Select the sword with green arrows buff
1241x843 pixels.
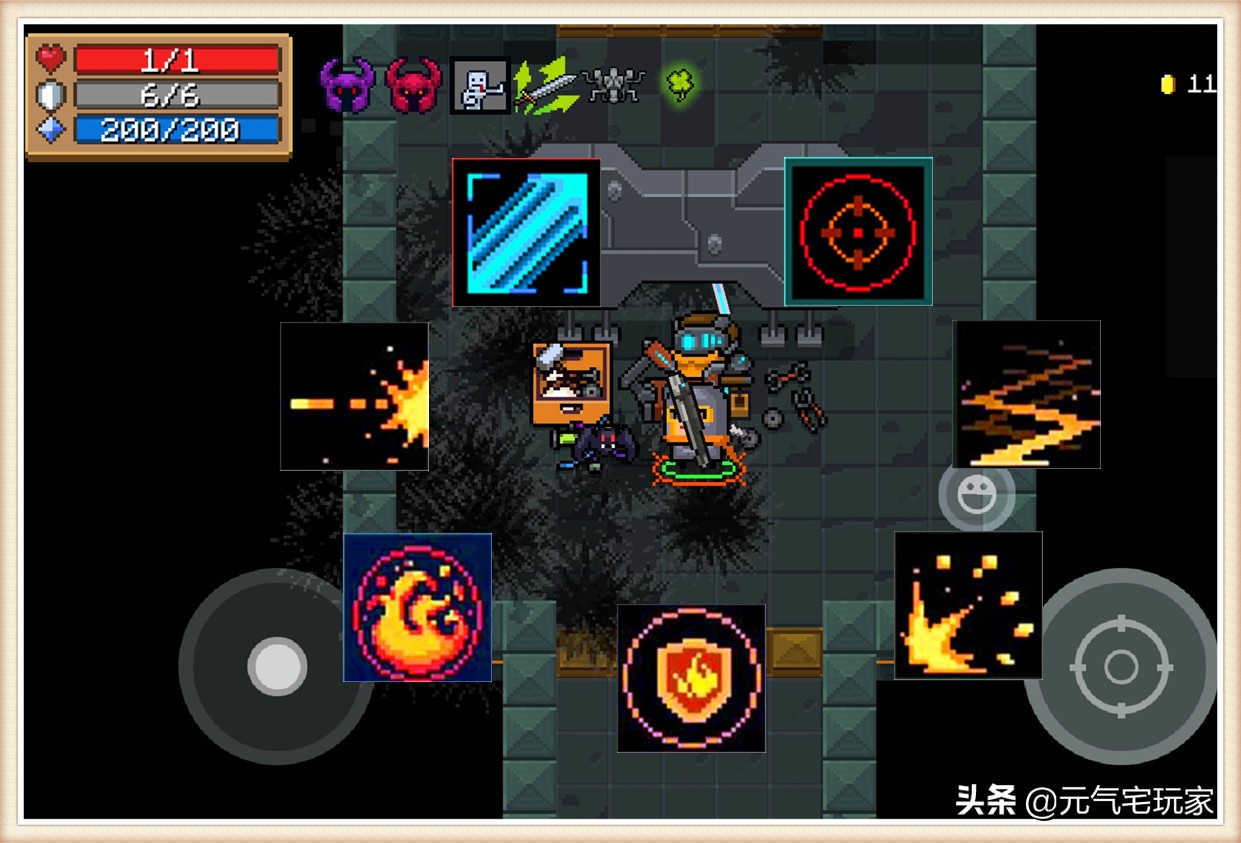(545, 86)
